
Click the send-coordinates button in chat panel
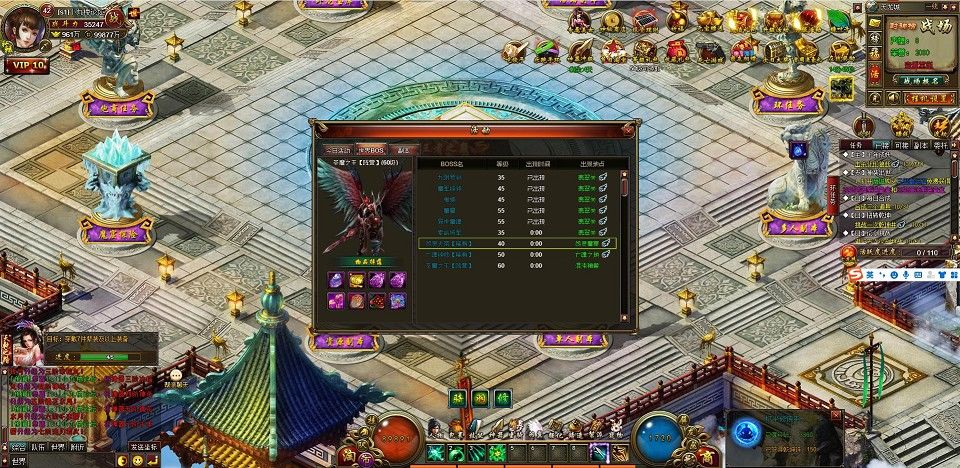tap(143, 447)
